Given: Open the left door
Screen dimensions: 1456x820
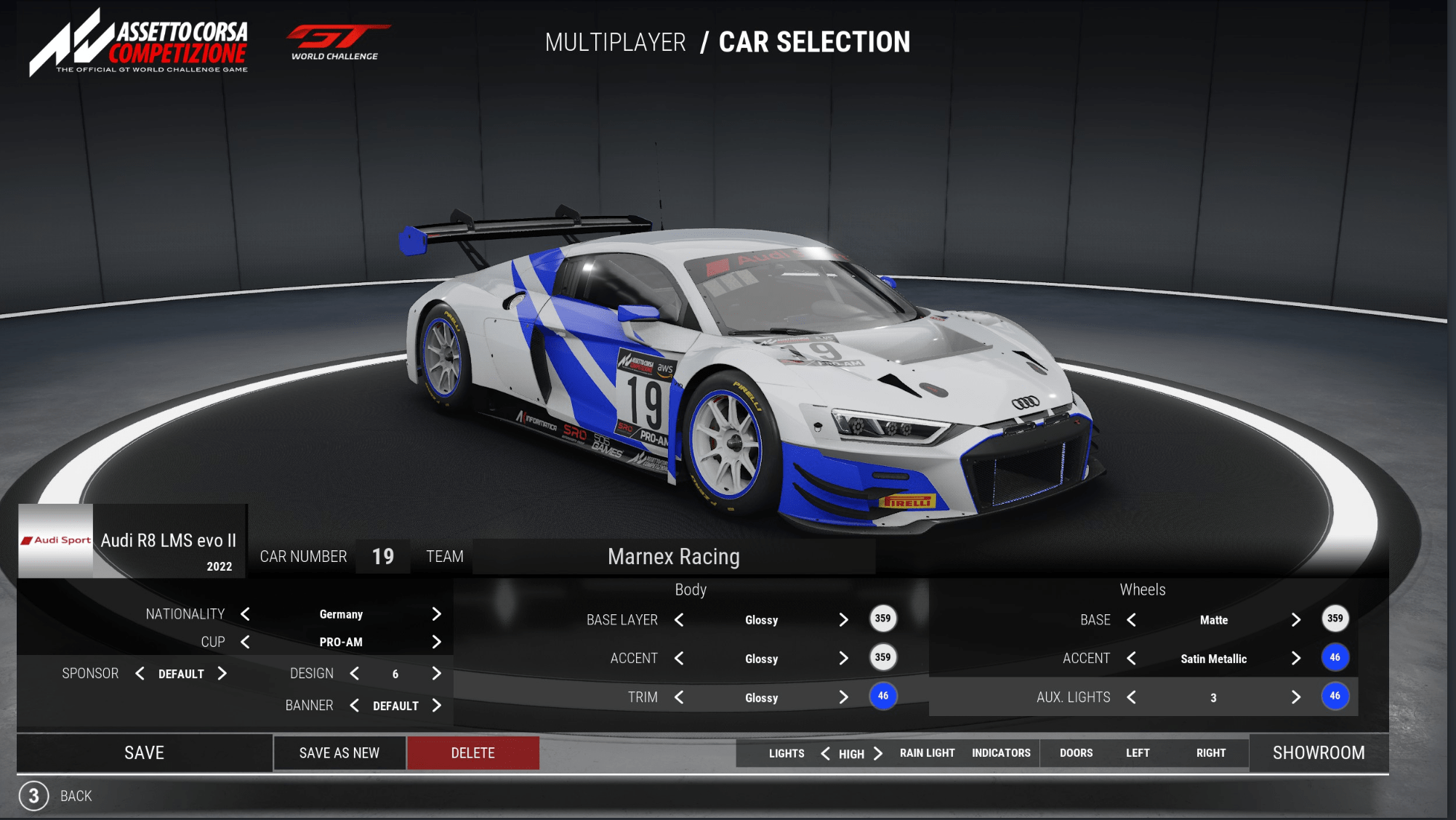Looking at the screenshot, I should pyautogui.click(x=1138, y=753).
